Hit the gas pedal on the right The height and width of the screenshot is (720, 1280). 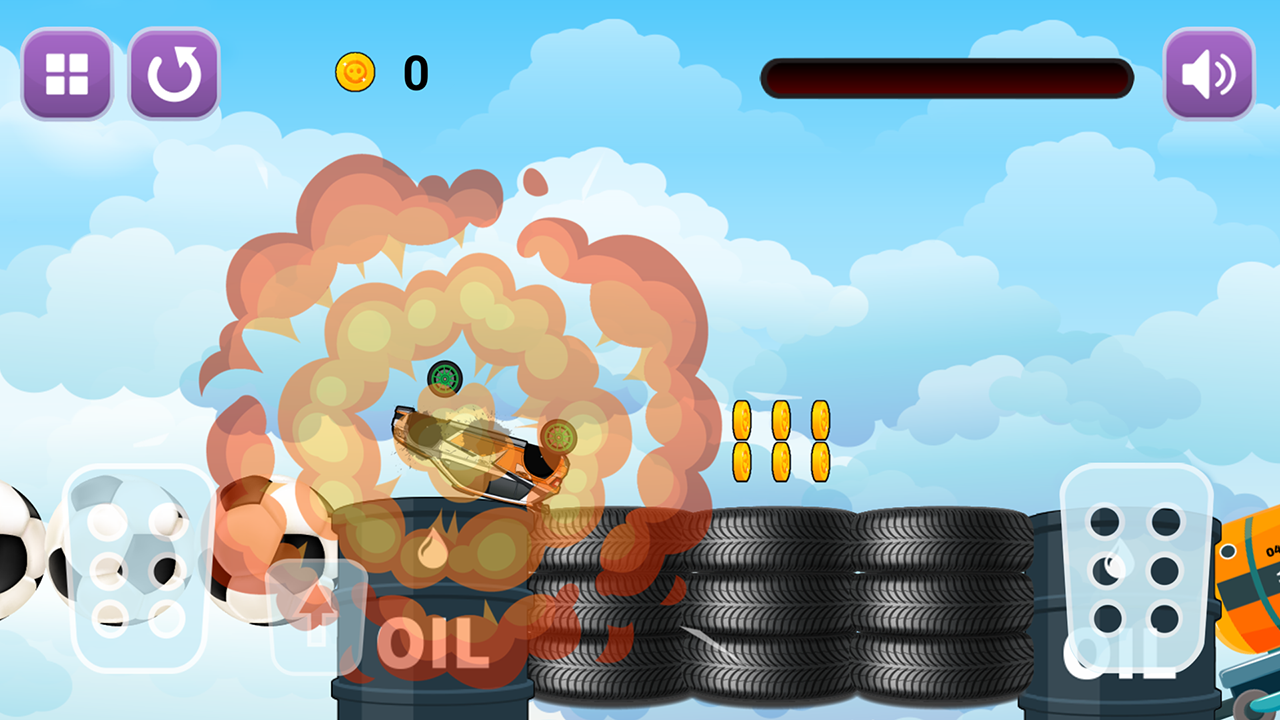(x=1136, y=568)
